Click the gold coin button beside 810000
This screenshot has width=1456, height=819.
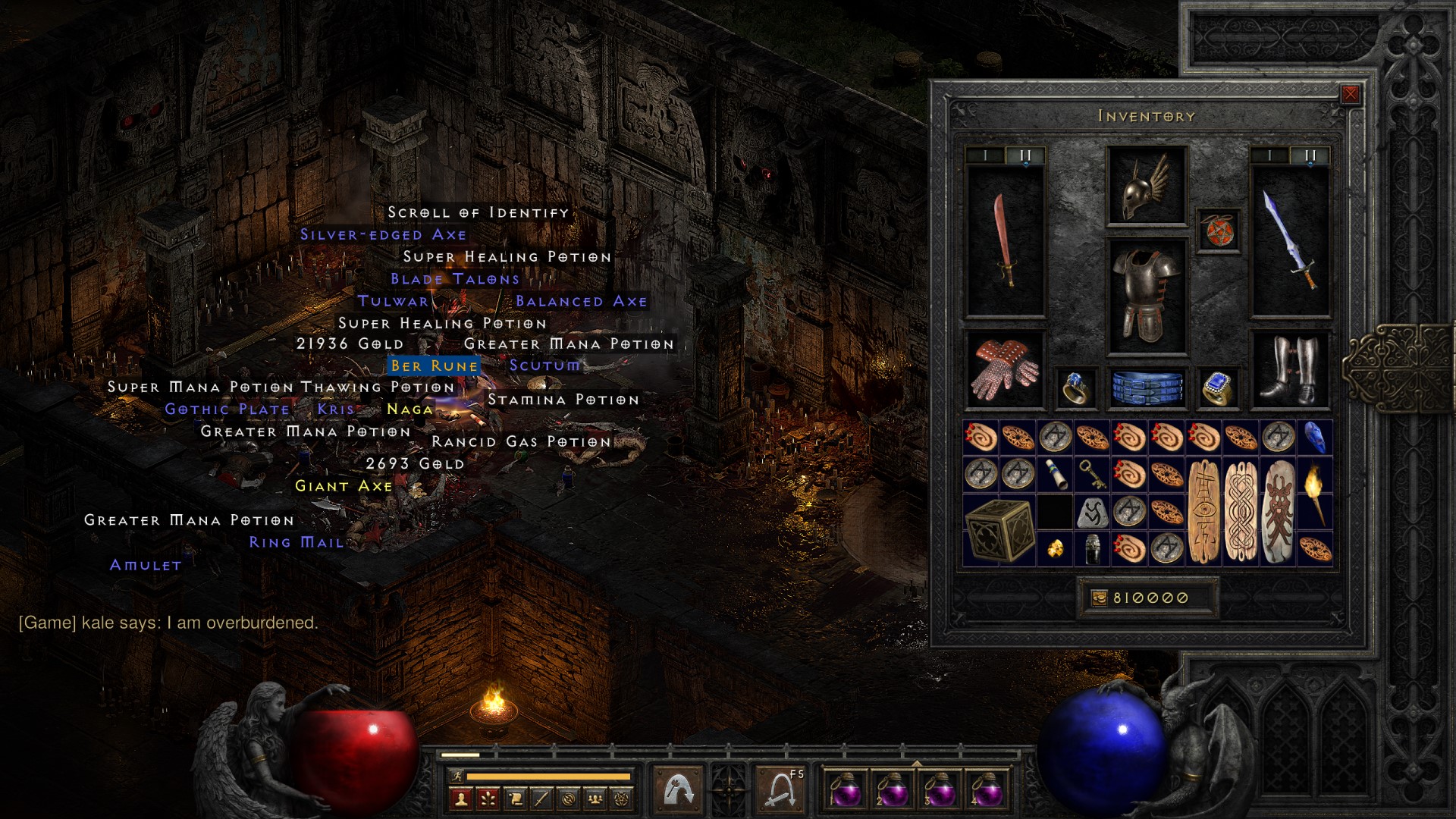click(x=1099, y=598)
